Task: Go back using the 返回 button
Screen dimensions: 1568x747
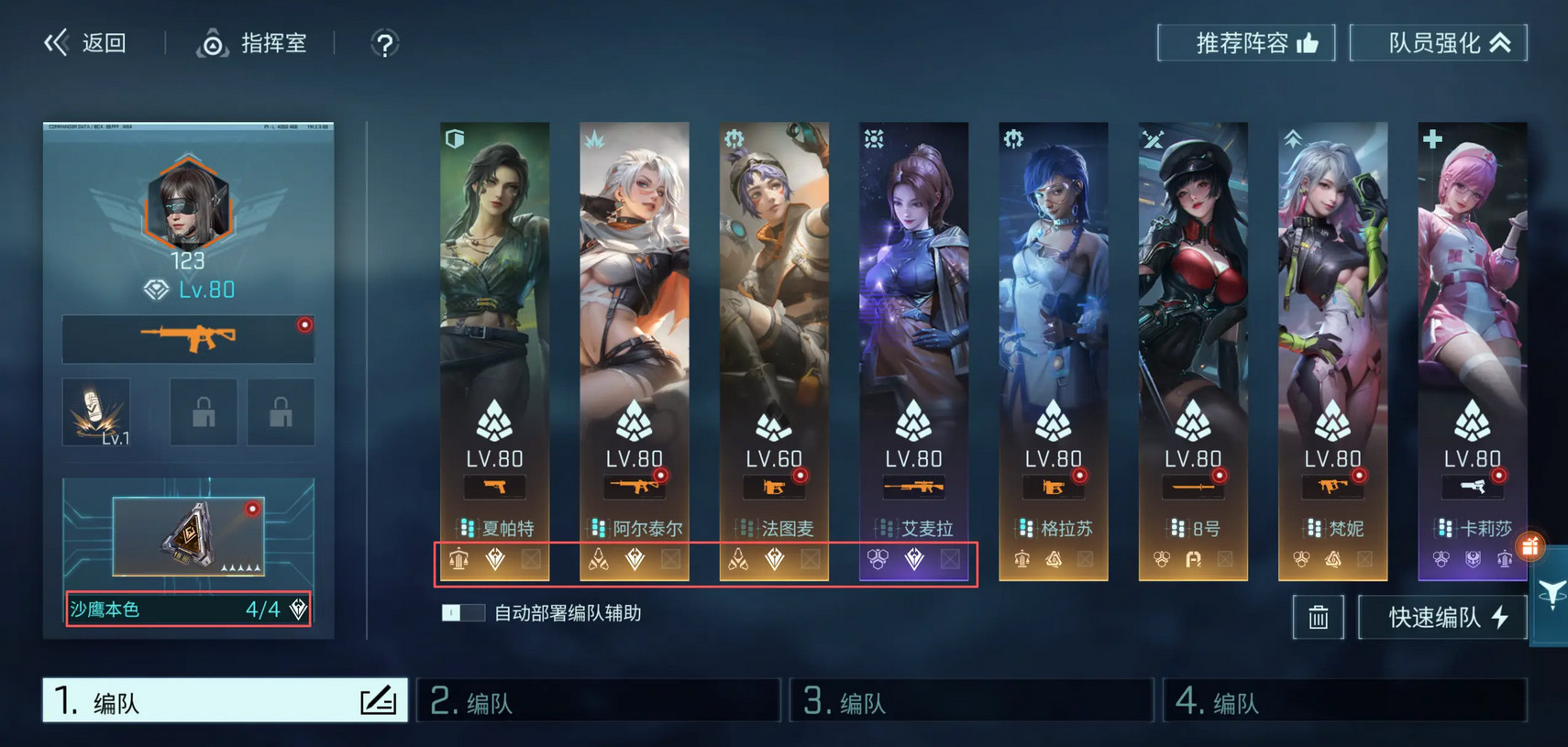Action: pos(86,43)
